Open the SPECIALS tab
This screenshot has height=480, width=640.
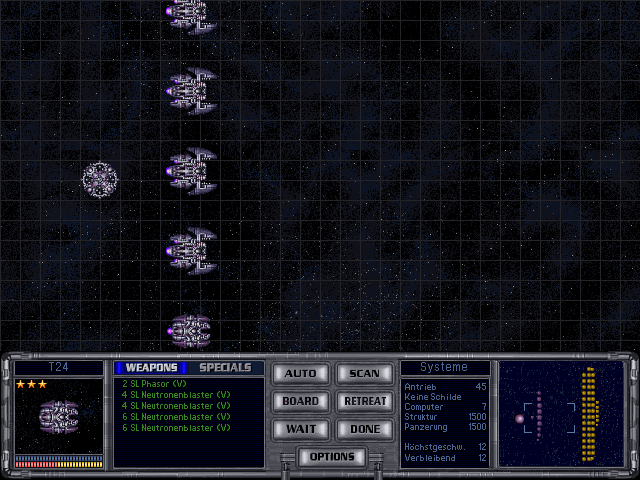click(225, 367)
